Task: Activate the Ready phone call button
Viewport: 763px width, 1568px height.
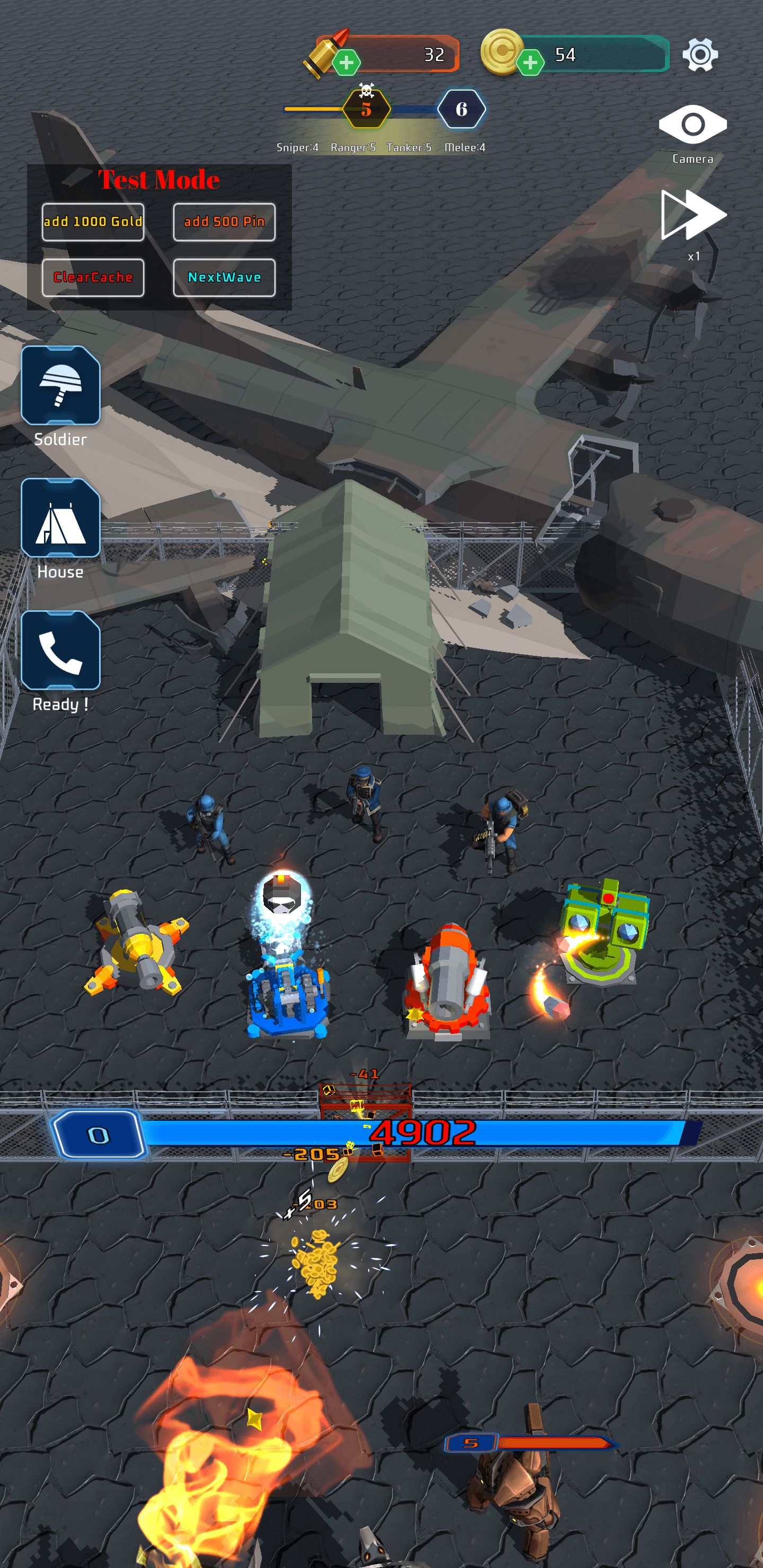Action: tap(60, 651)
